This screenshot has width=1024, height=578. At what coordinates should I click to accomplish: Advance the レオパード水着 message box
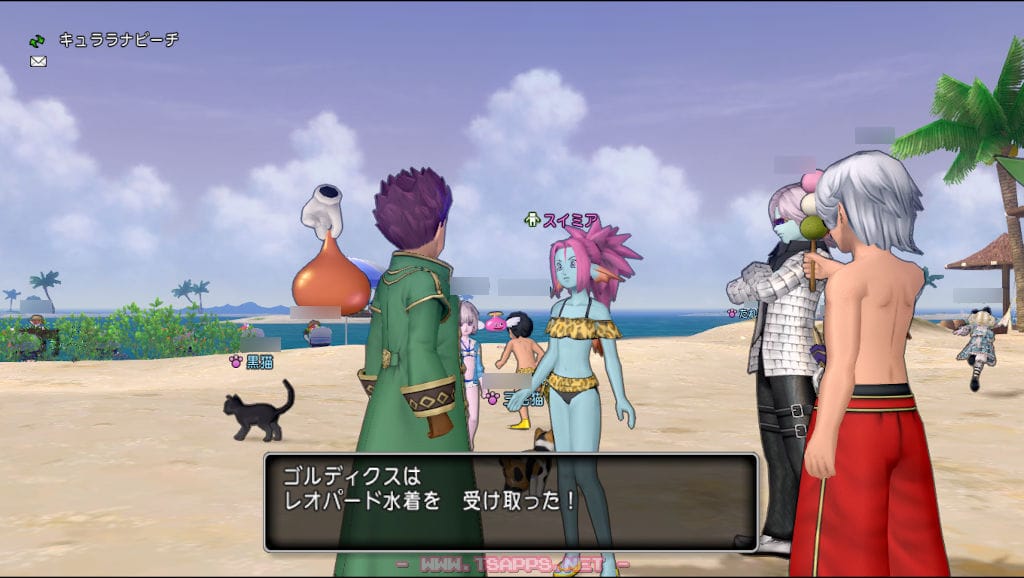[510, 501]
